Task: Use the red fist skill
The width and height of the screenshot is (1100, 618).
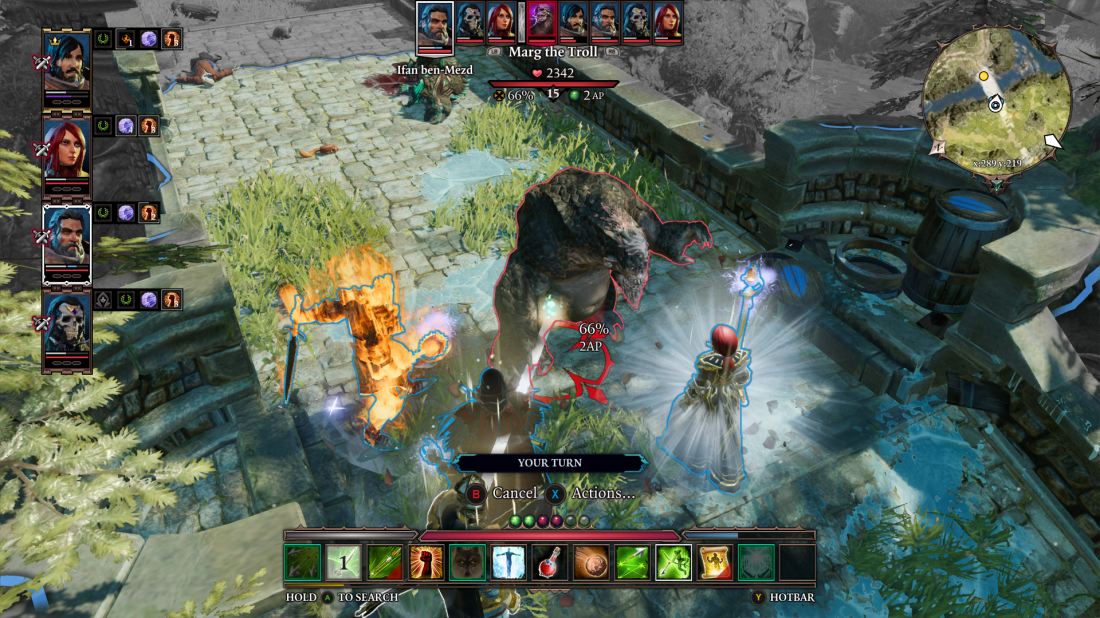Action: coord(426,563)
